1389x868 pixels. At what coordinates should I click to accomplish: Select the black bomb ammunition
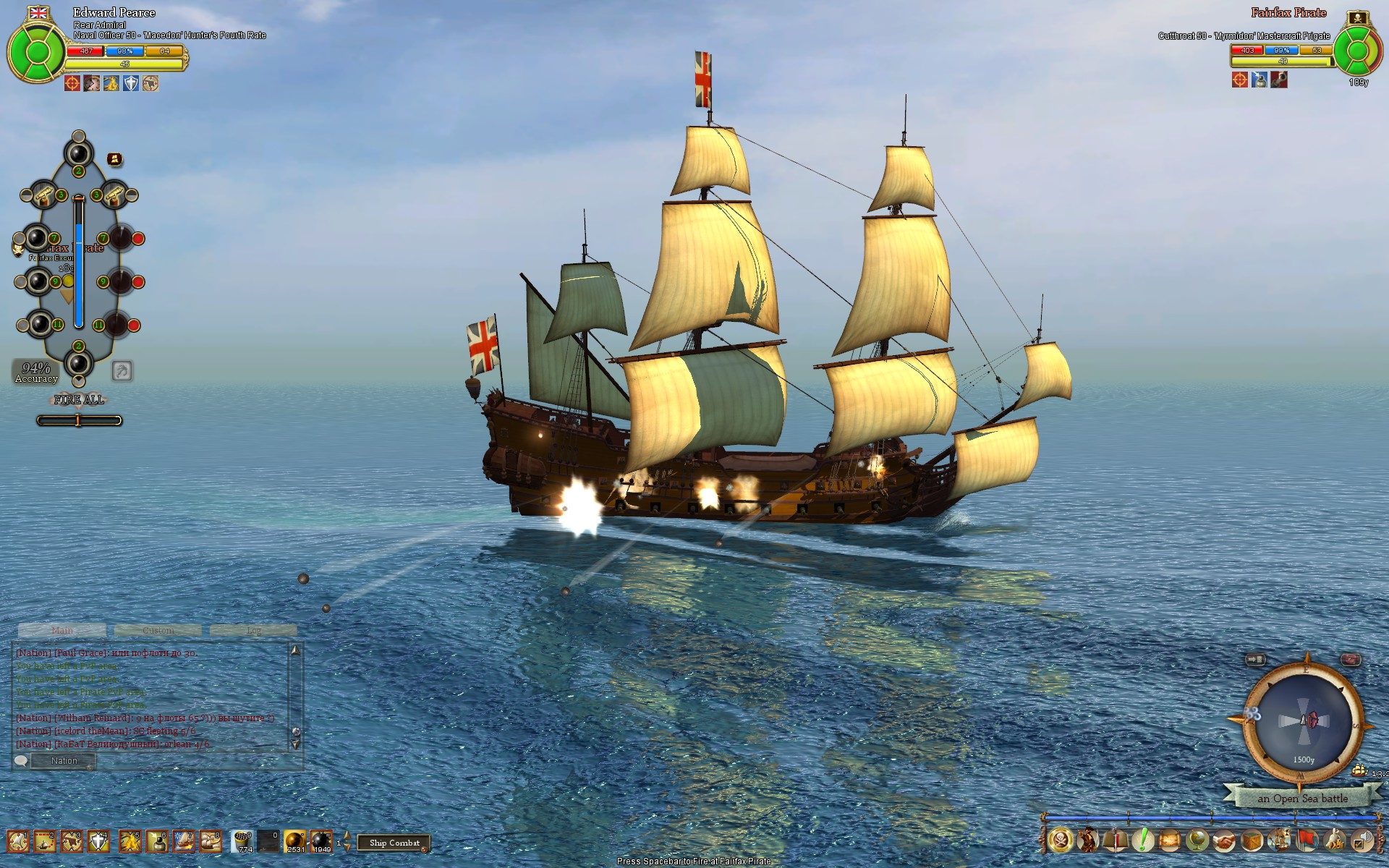(320, 841)
